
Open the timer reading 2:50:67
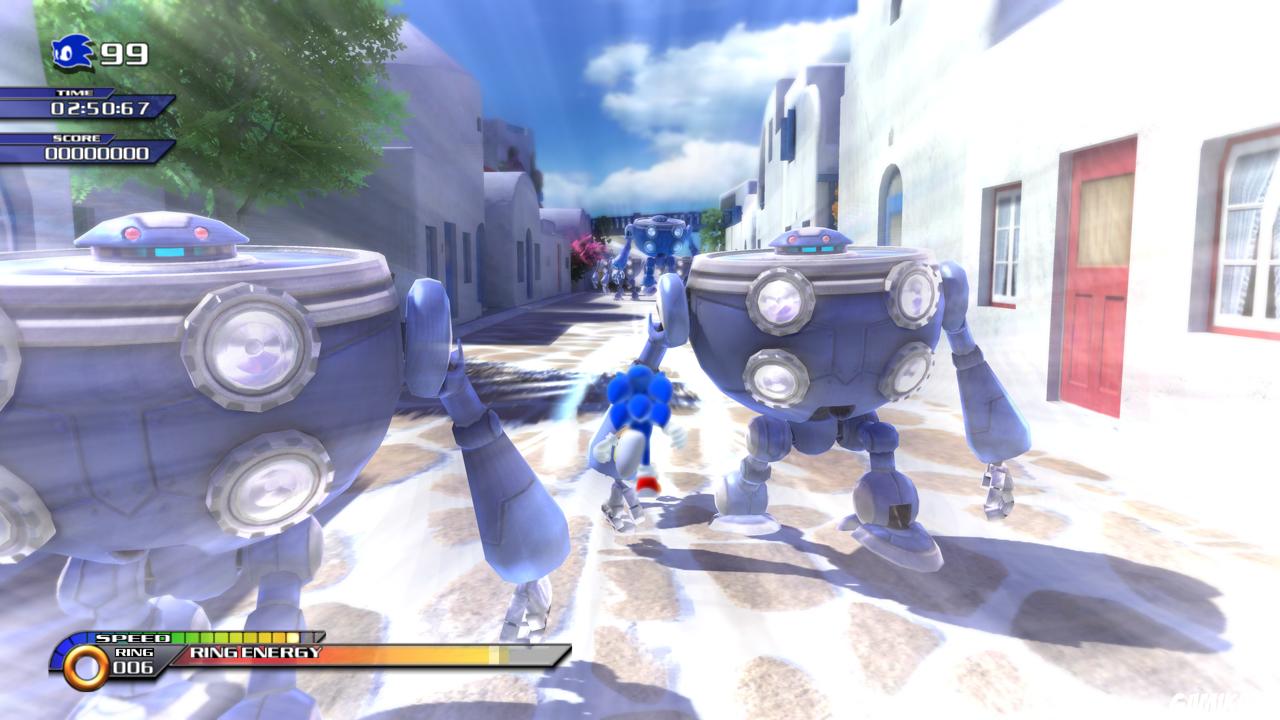tap(100, 107)
